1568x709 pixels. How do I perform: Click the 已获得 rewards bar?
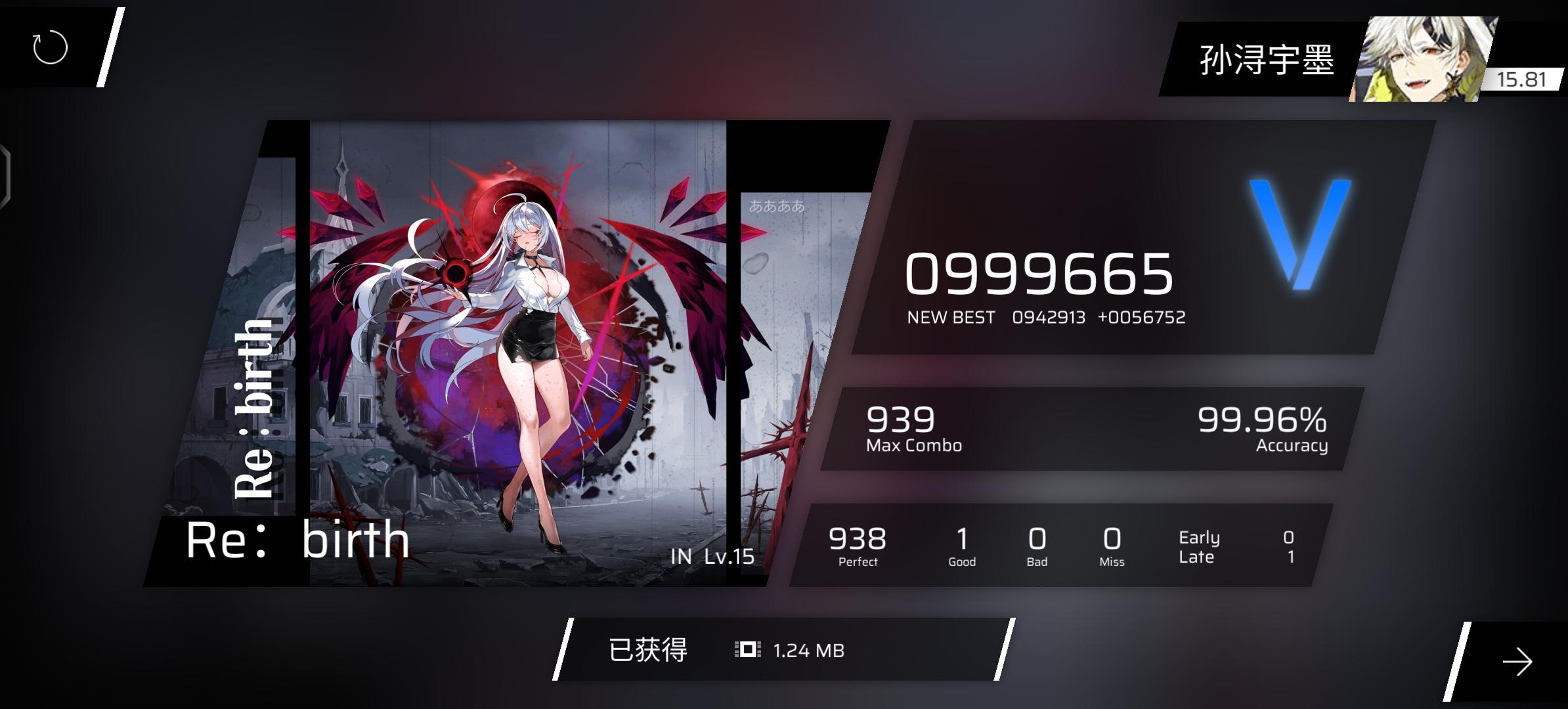point(647,651)
